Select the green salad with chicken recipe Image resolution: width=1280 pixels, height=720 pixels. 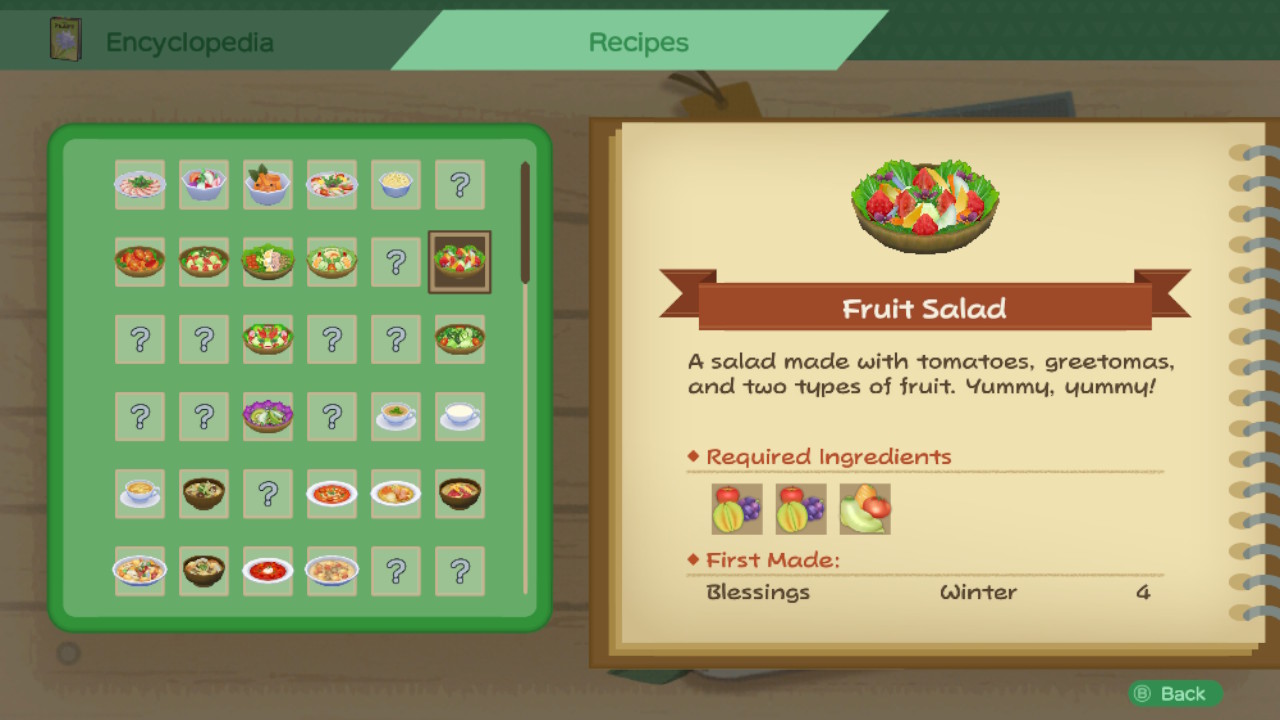(x=268, y=262)
